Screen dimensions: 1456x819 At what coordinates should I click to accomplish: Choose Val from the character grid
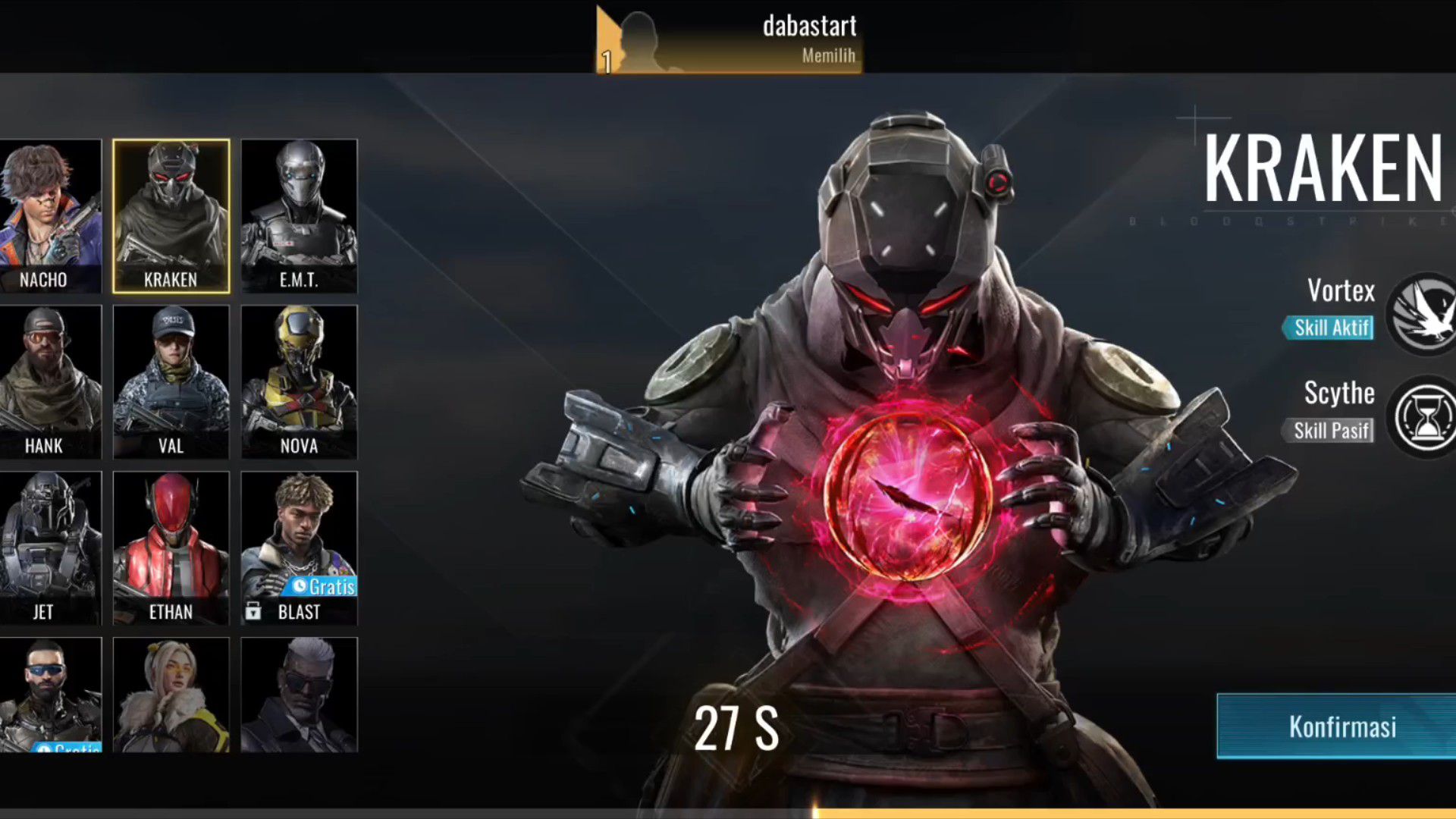click(x=171, y=381)
